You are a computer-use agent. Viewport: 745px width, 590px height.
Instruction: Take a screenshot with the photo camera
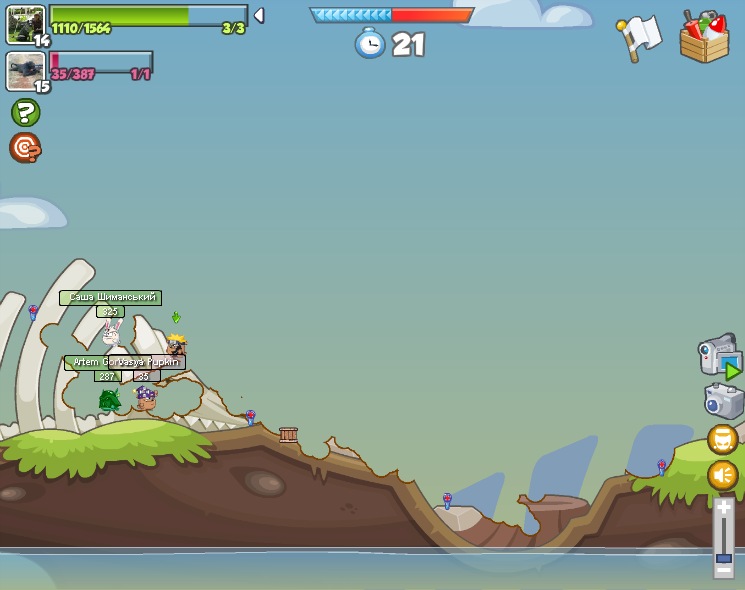[723, 401]
